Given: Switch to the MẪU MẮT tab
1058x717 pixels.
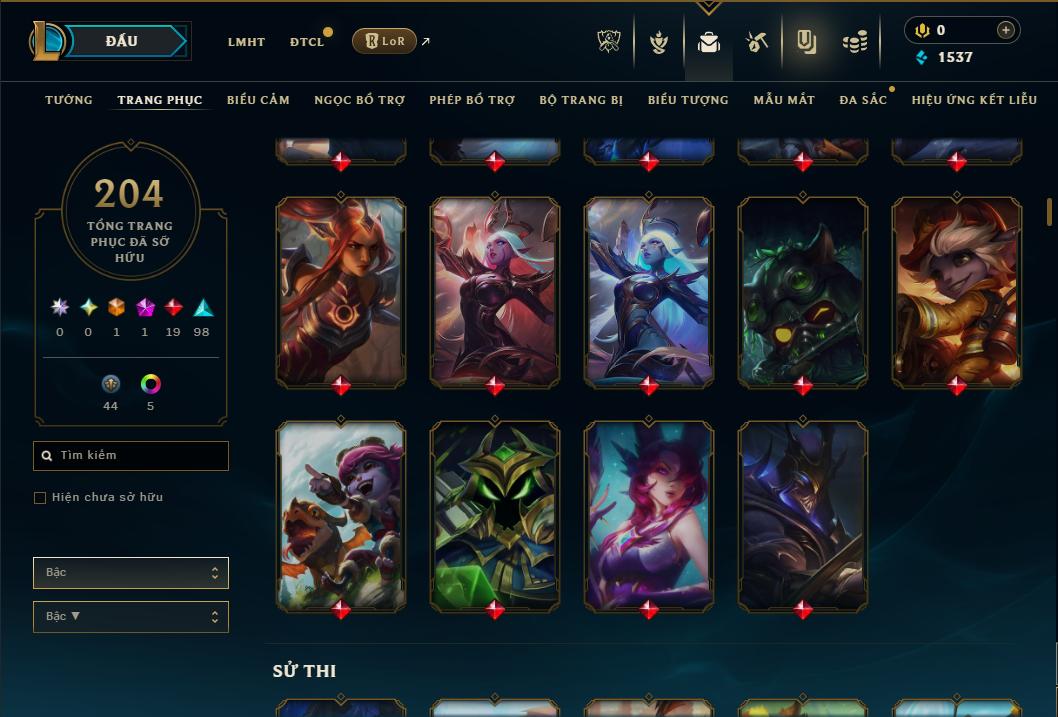Looking at the screenshot, I should pyautogui.click(x=784, y=100).
